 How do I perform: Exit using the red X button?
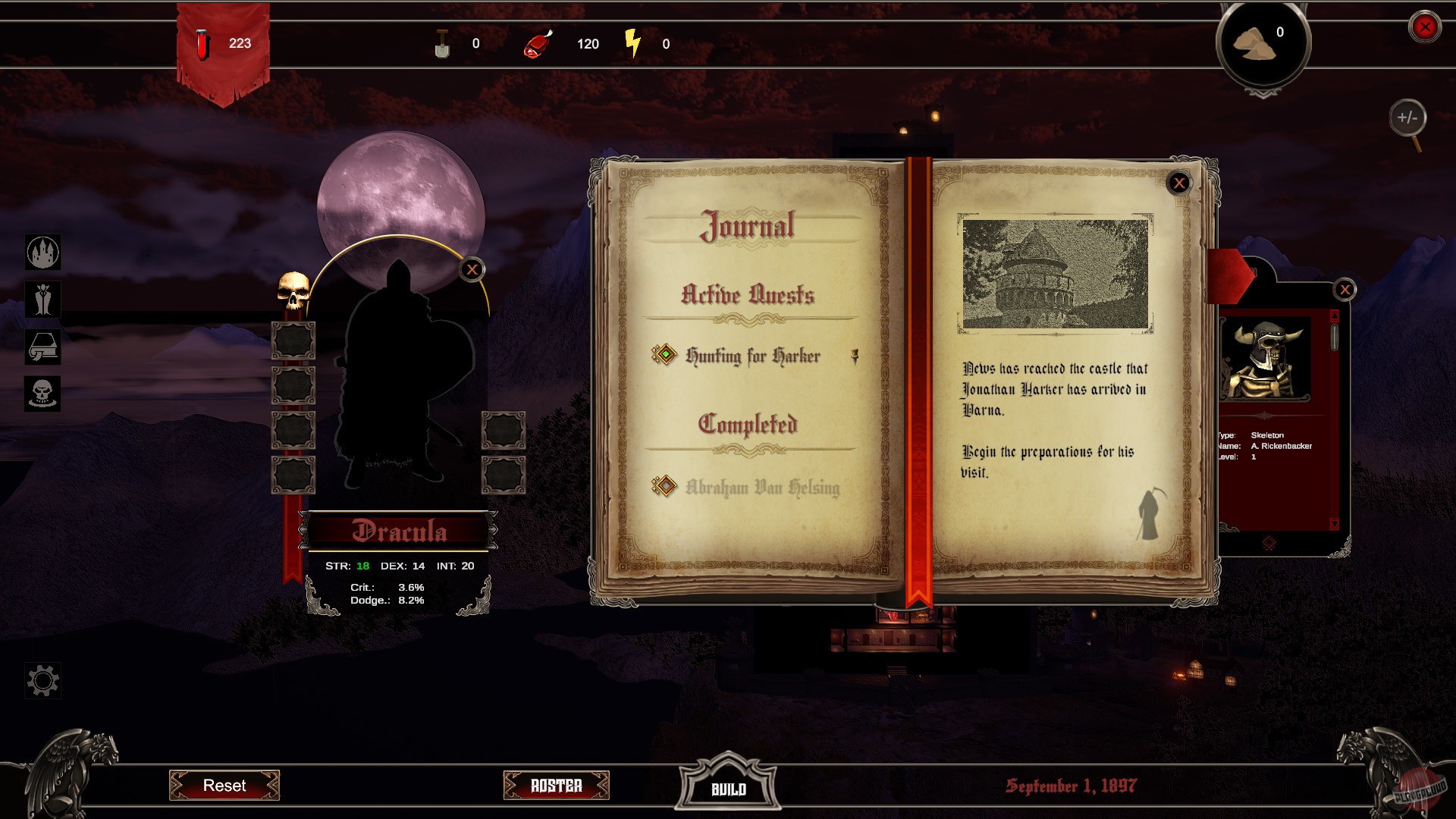pos(1424,27)
